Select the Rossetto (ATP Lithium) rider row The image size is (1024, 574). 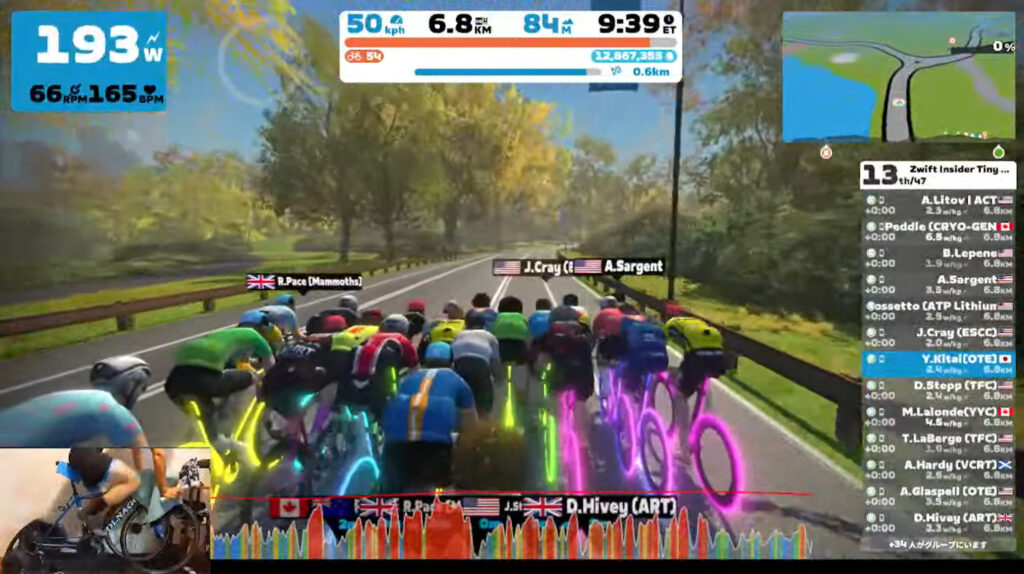938,311
